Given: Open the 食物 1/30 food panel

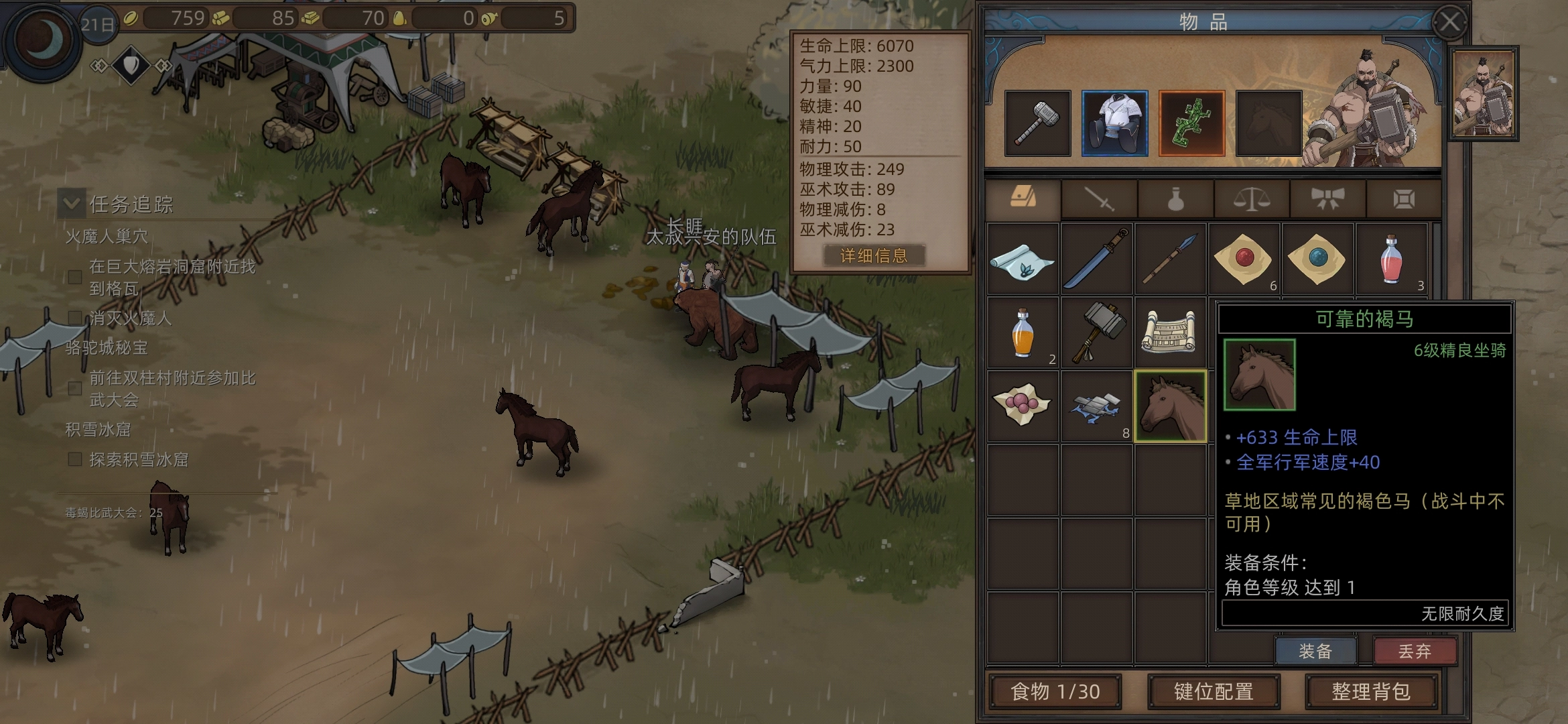Looking at the screenshot, I should (x=1055, y=691).
